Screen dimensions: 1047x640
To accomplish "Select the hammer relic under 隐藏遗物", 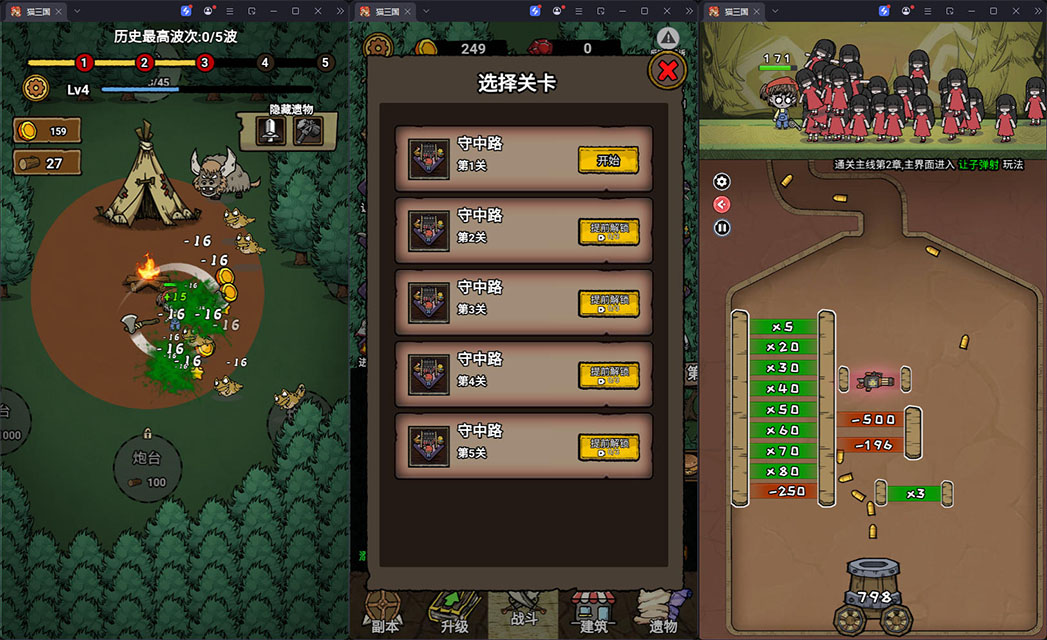I will click(307, 131).
